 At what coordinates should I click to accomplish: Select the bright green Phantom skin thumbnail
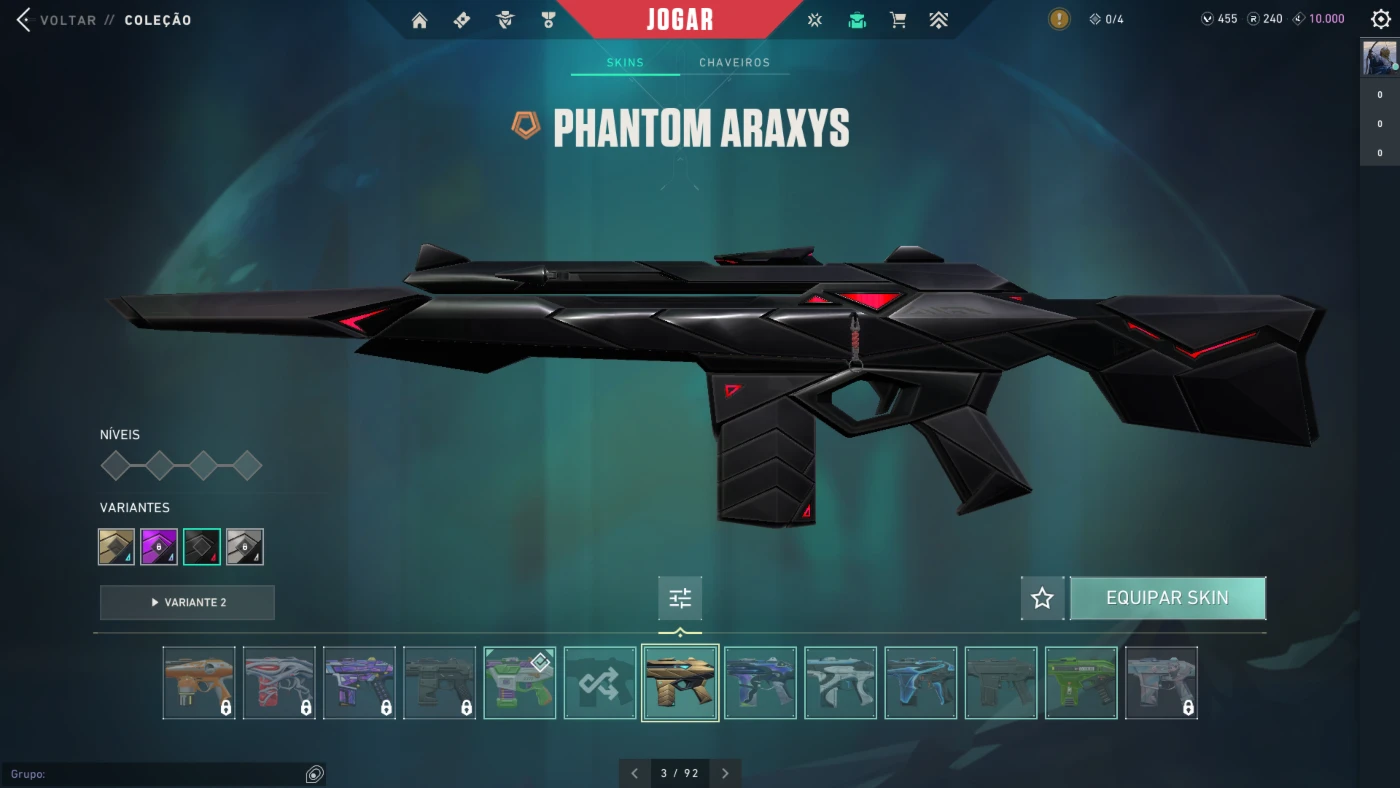coord(1081,683)
